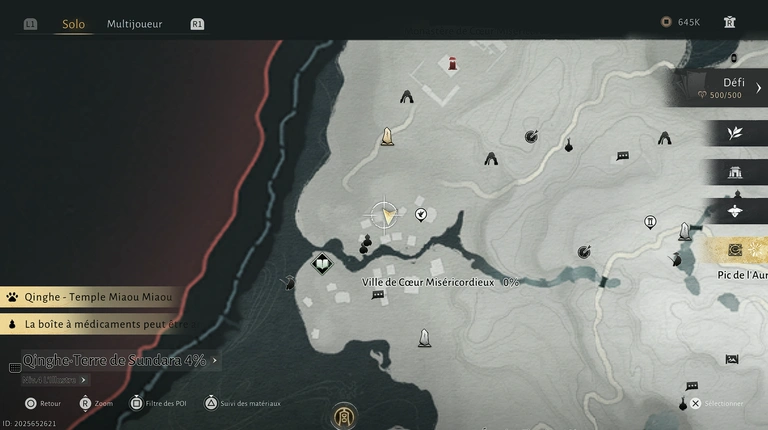Screen dimensions: 768x430
Task: Click the golden gate emblem at bottom center
Action: (x=344, y=414)
